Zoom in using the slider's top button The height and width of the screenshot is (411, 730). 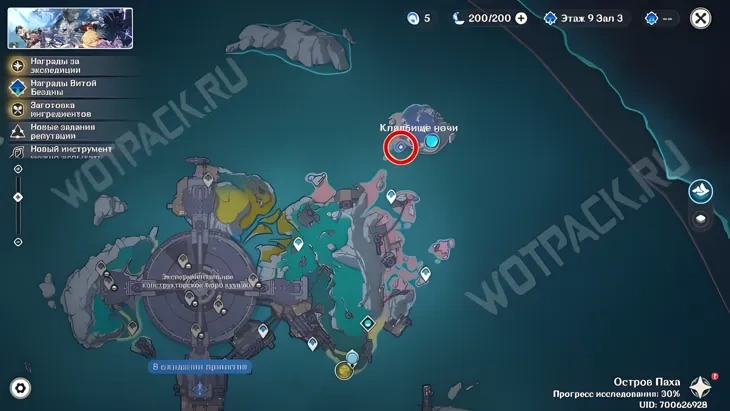(18, 170)
